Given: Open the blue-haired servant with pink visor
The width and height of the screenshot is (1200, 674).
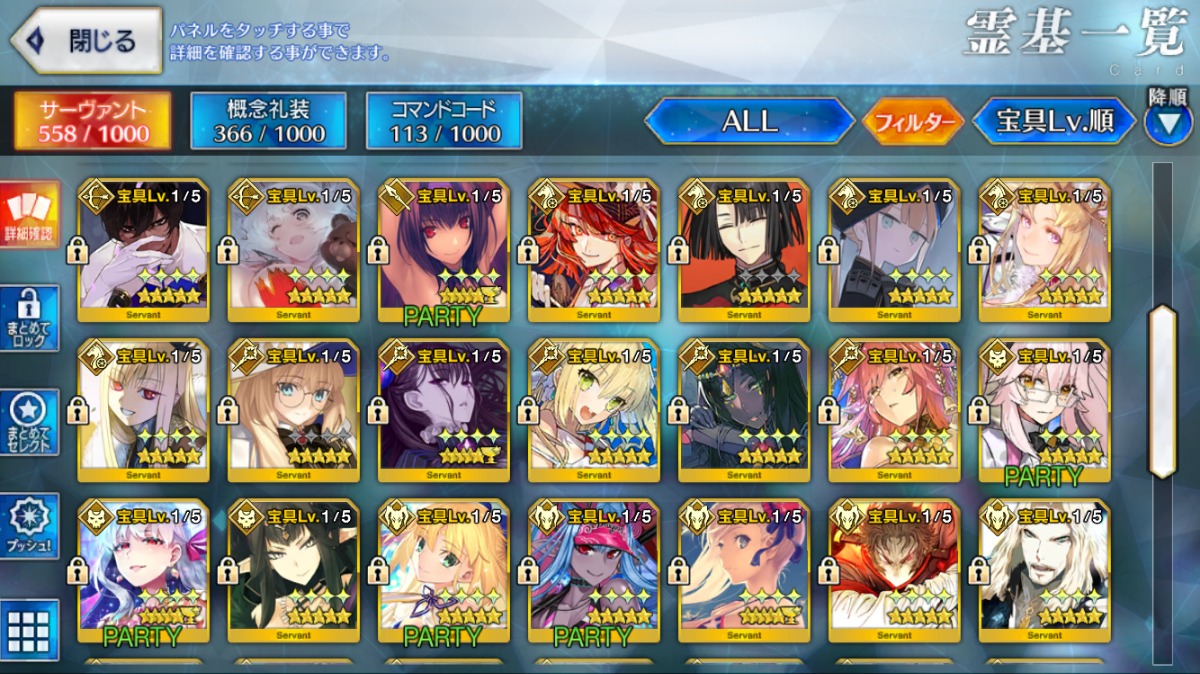Looking at the screenshot, I should click(594, 570).
